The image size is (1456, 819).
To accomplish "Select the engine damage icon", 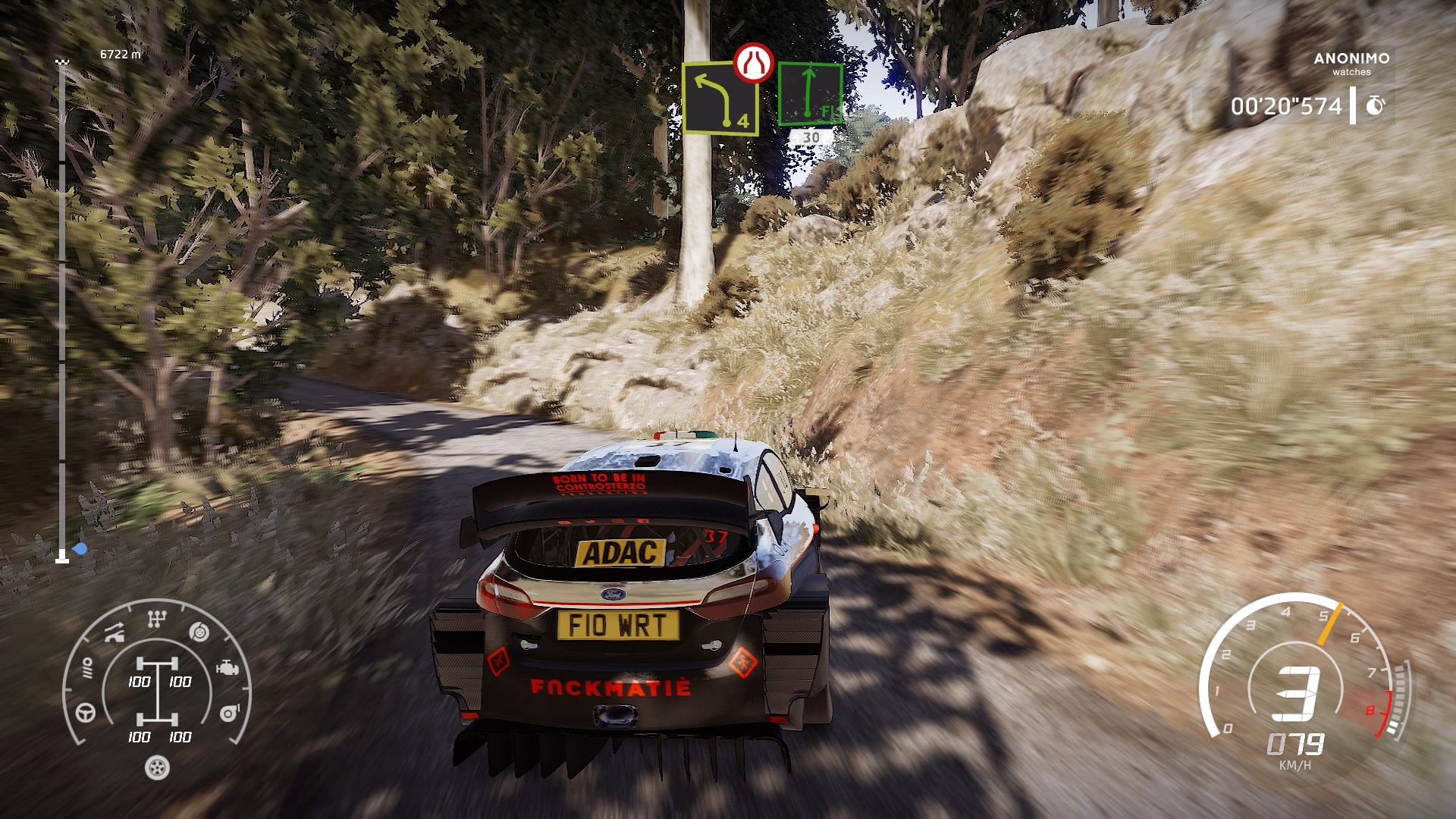I will [227, 668].
